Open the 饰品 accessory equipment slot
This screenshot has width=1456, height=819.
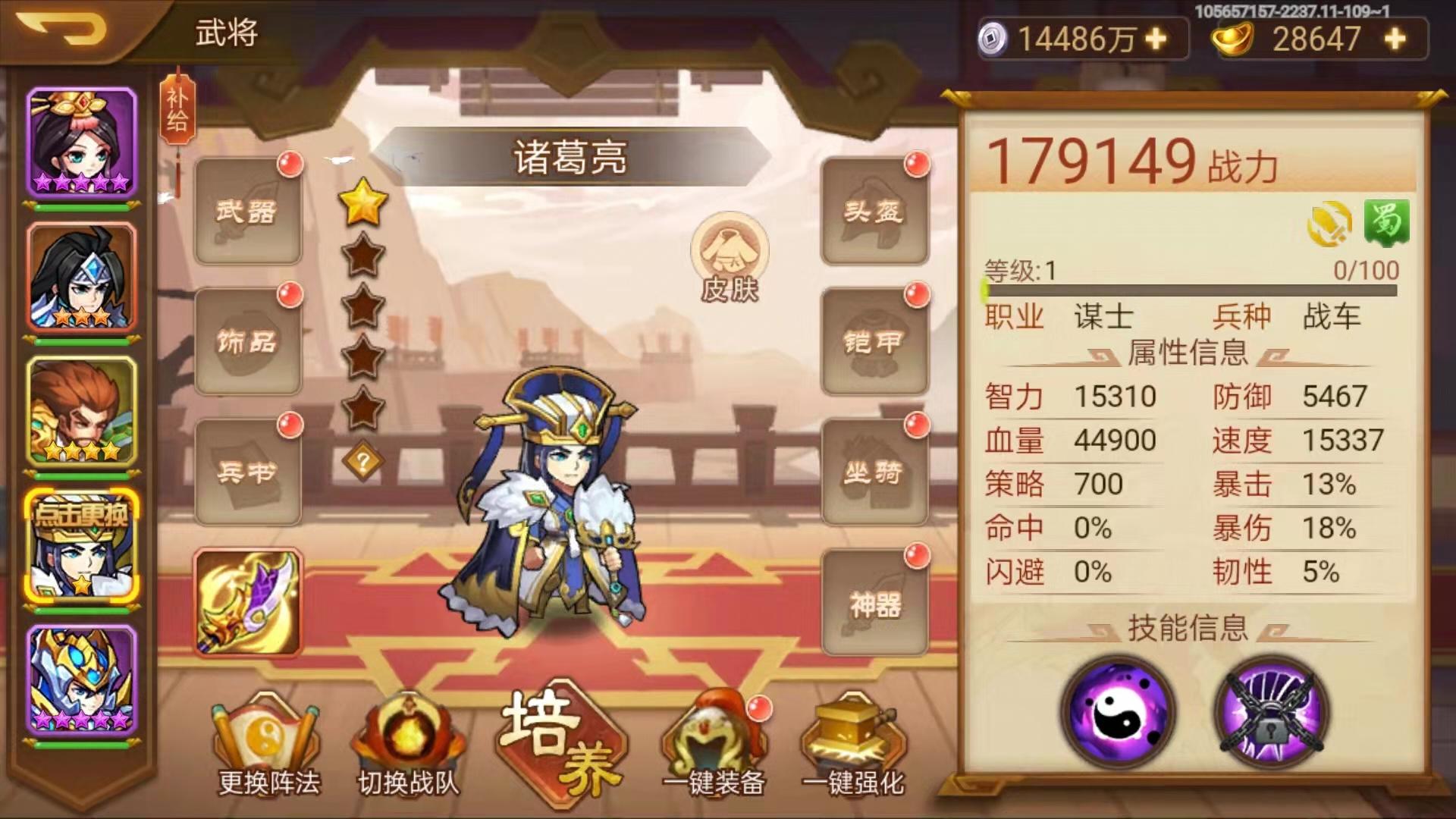[x=246, y=341]
